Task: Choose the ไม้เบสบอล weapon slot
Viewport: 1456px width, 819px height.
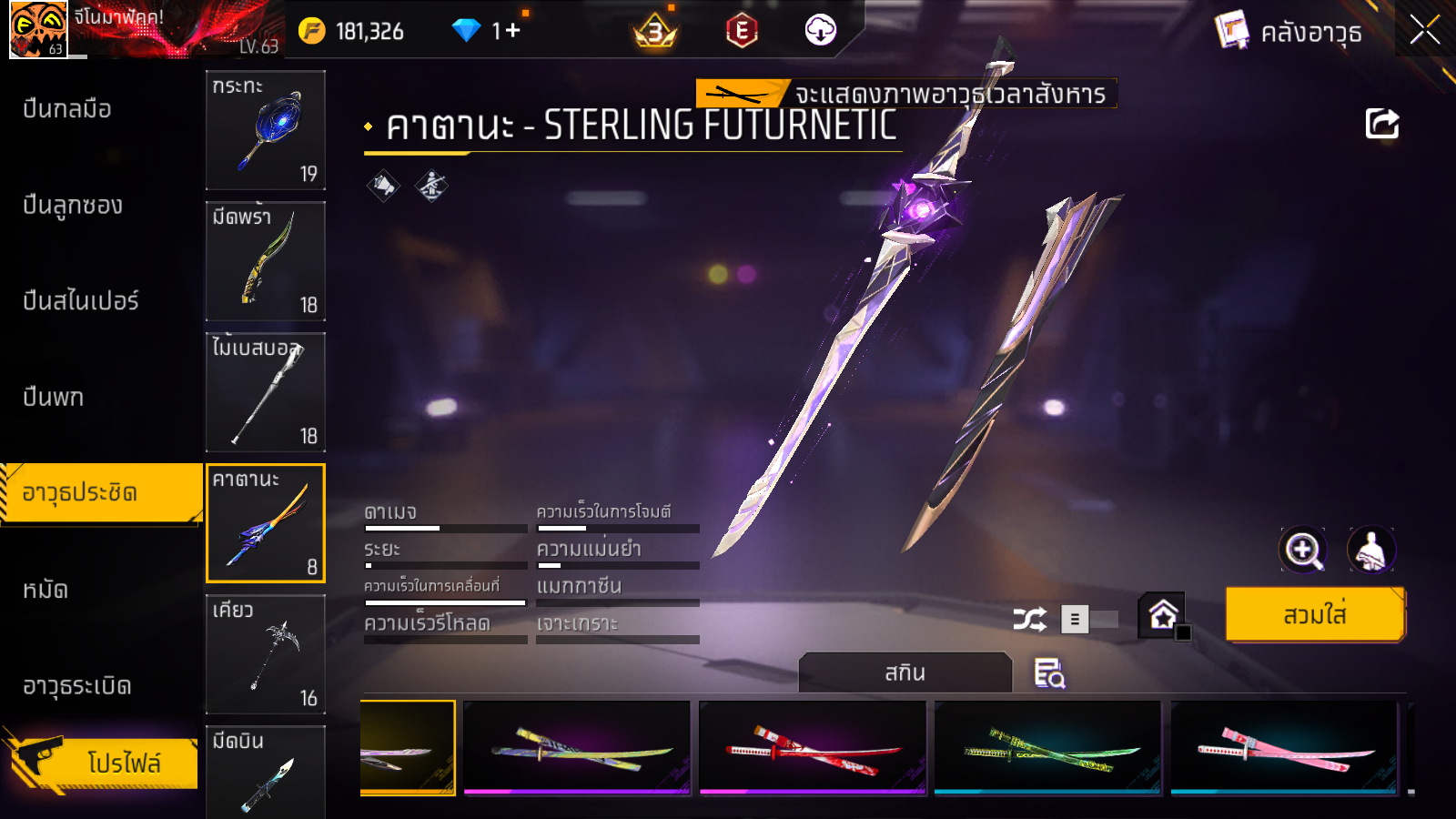Action: coord(266,392)
